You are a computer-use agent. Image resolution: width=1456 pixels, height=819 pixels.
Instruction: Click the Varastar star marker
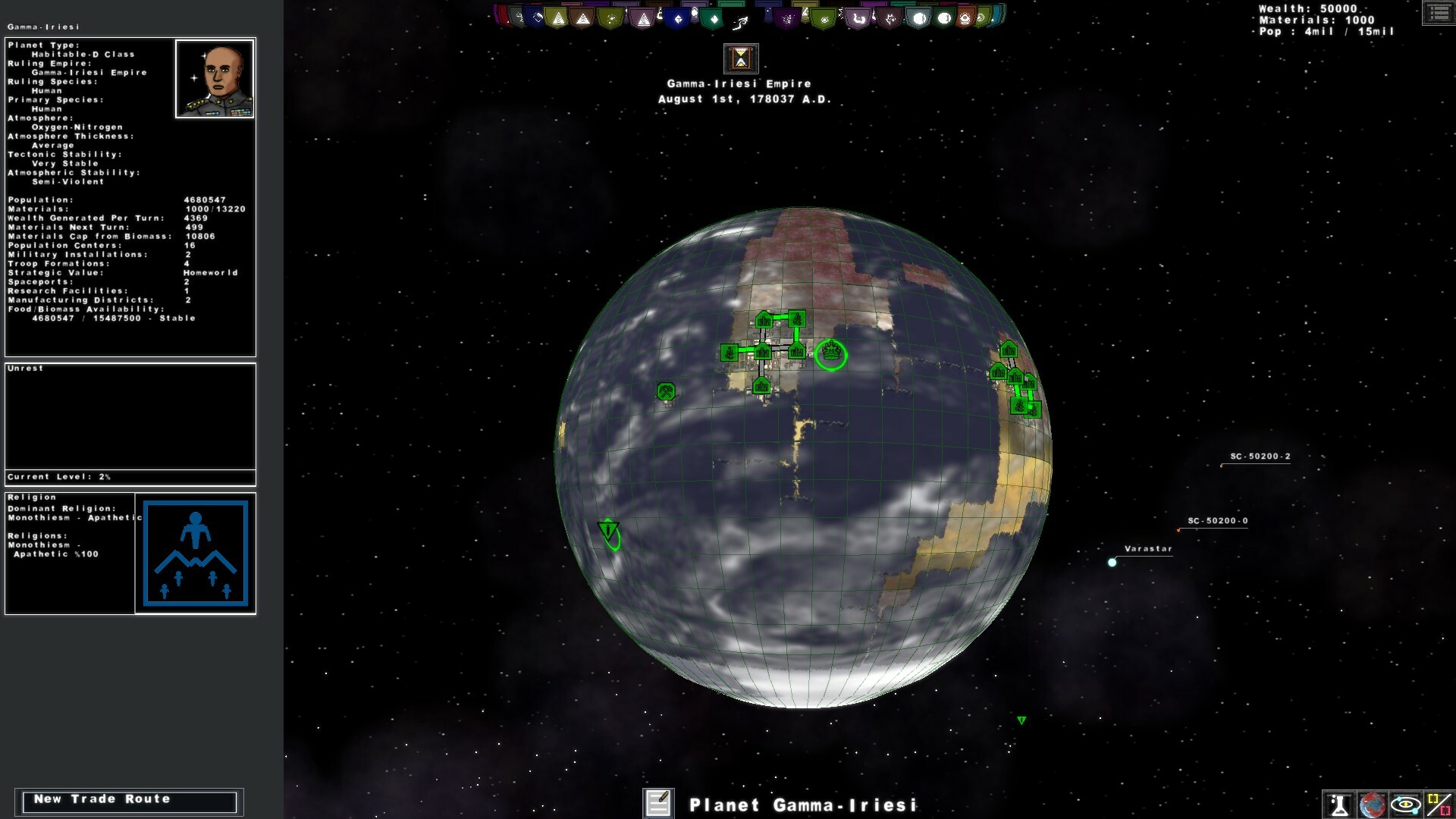[x=1113, y=561]
